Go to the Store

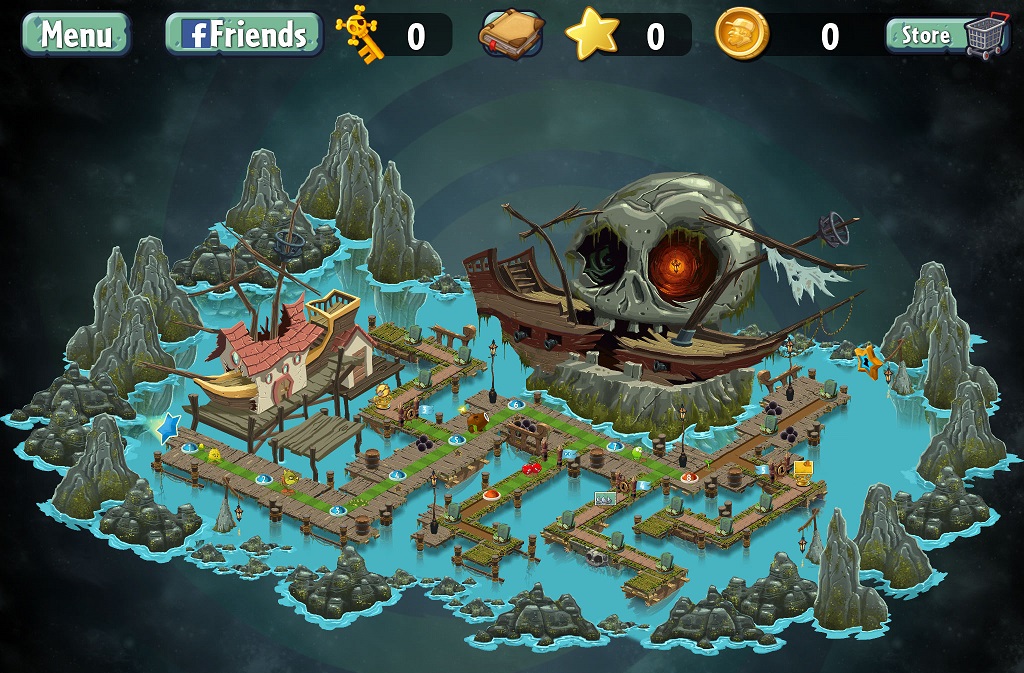pyautogui.click(x=947, y=36)
